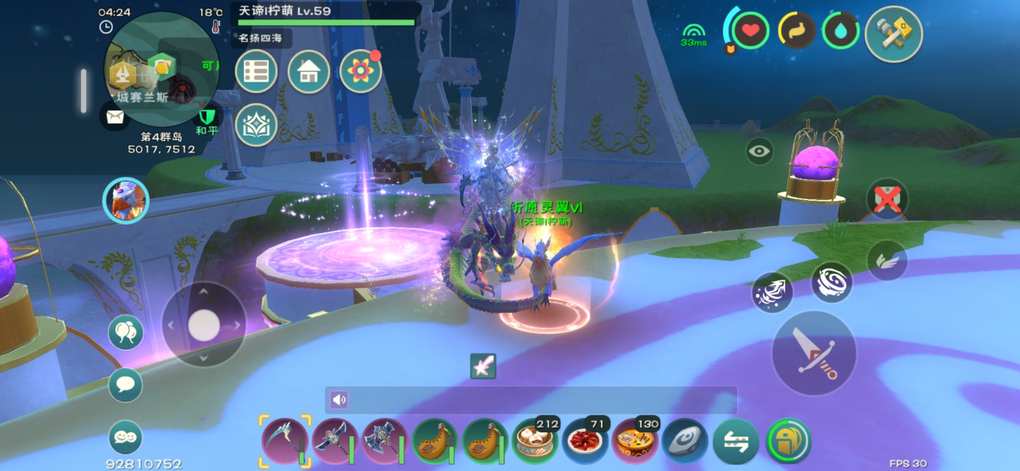
Task: Use the whirlwind skill icon
Action: pyautogui.click(x=831, y=282)
